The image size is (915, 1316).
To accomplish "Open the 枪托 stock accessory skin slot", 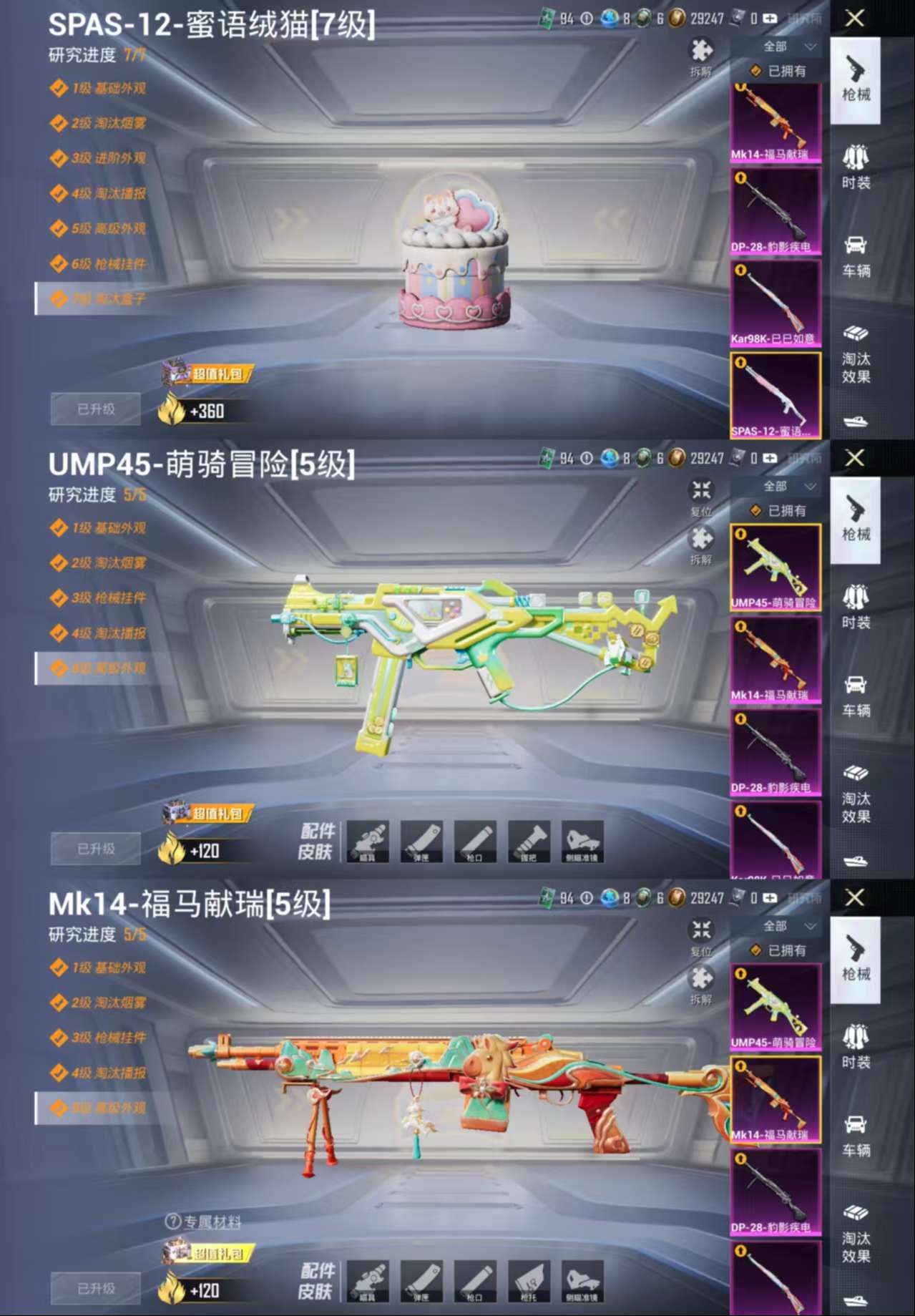I will pyautogui.click(x=529, y=1282).
